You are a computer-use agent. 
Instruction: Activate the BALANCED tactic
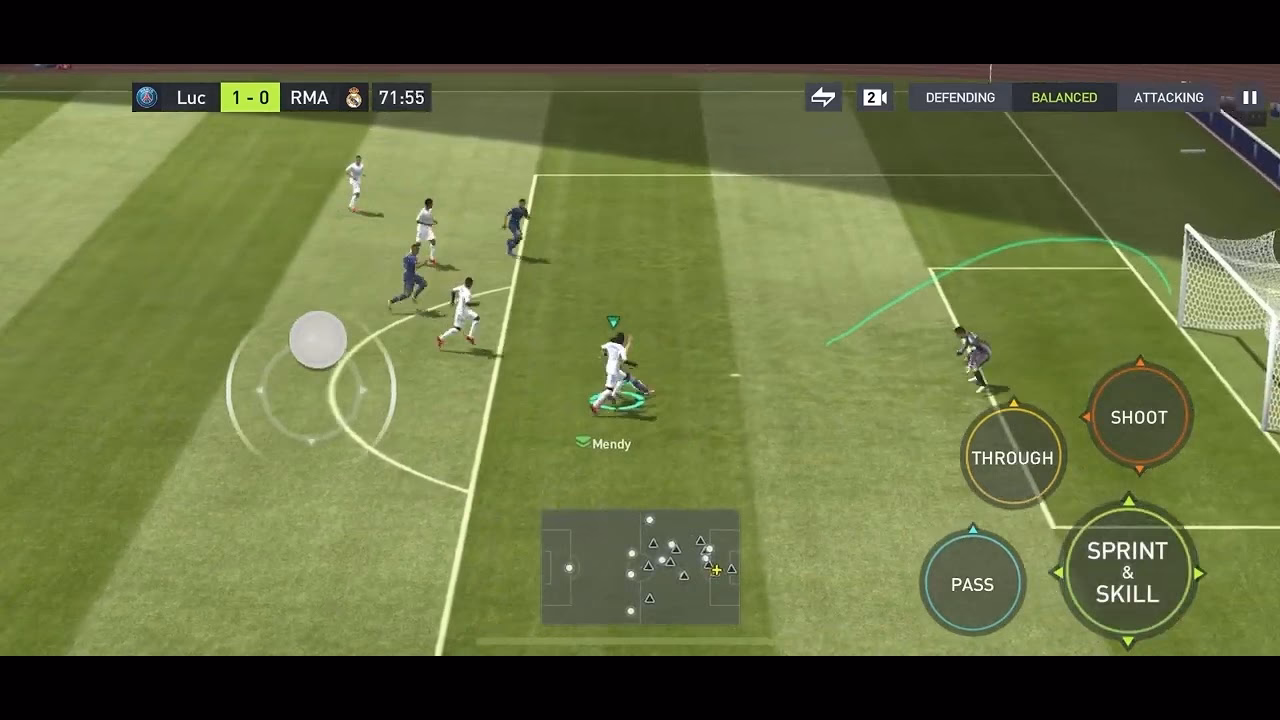pos(1064,97)
